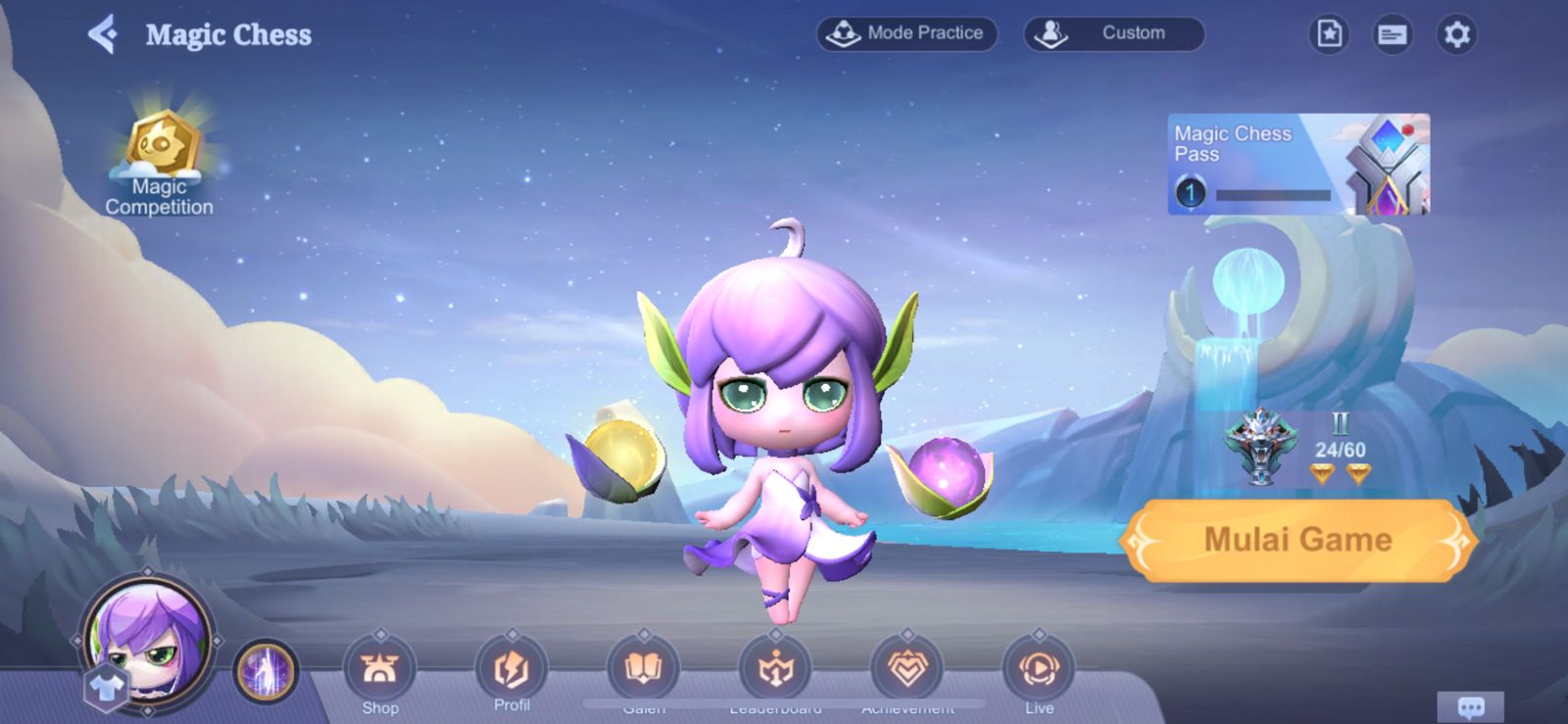The width and height of the screenshot is (1568, 724).
Task: Open the book gallery icon
Action: click(x=644, y=670)
